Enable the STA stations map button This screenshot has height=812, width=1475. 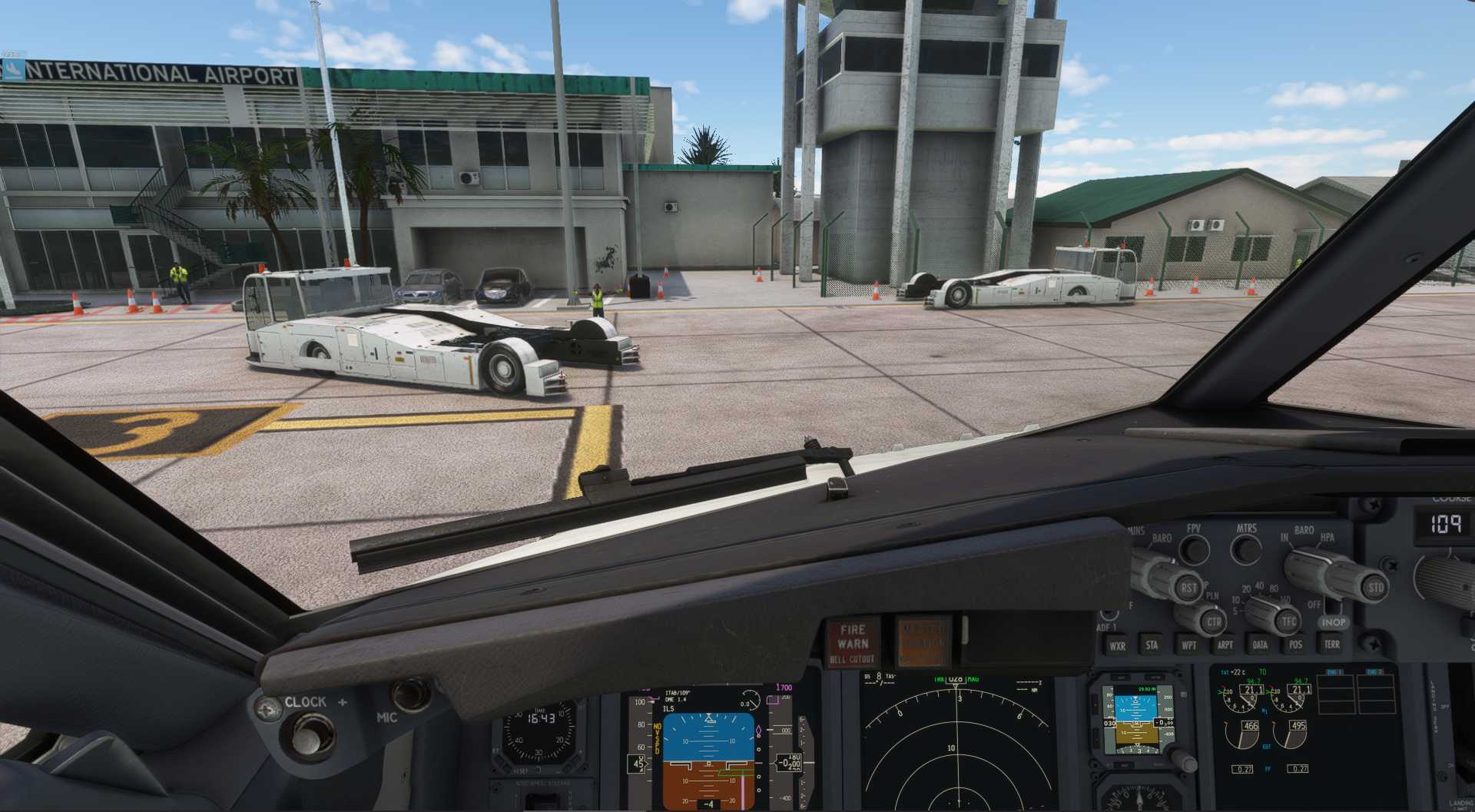1152,645
